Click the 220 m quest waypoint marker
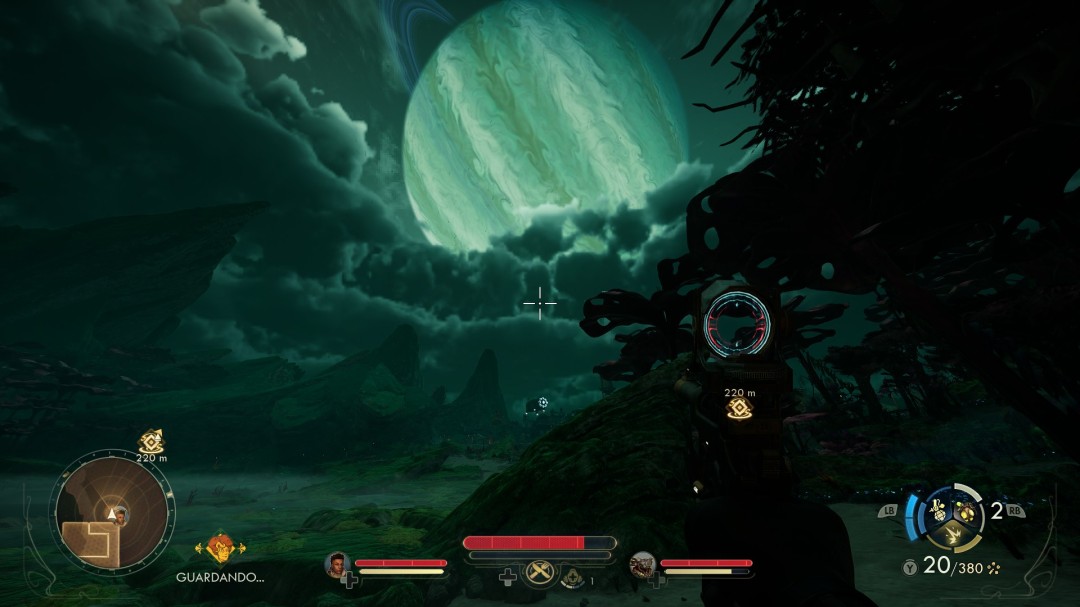This screenshot has width=1080, height=607. tap(740, 409)
